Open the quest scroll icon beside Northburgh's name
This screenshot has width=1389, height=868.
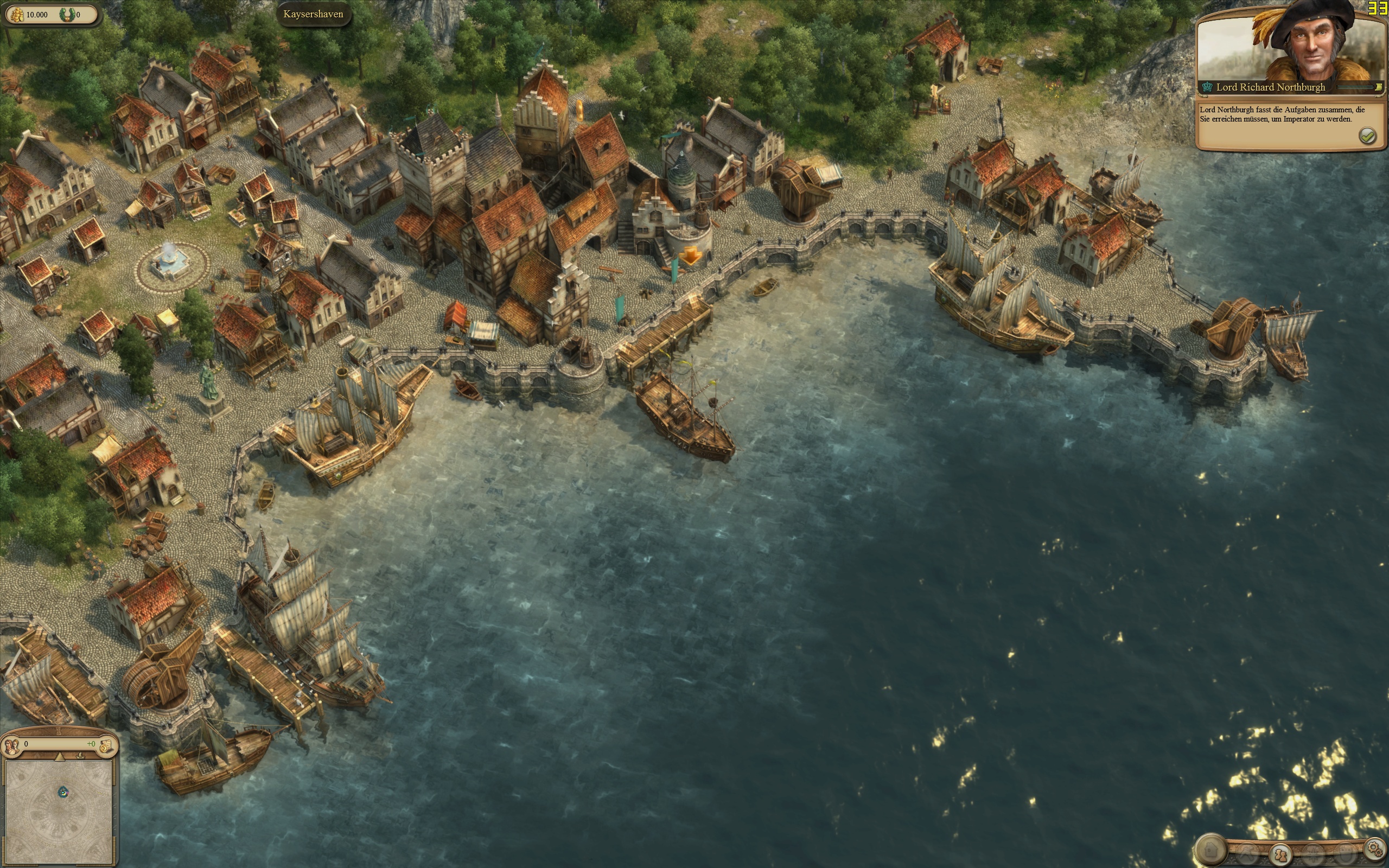1377,87
